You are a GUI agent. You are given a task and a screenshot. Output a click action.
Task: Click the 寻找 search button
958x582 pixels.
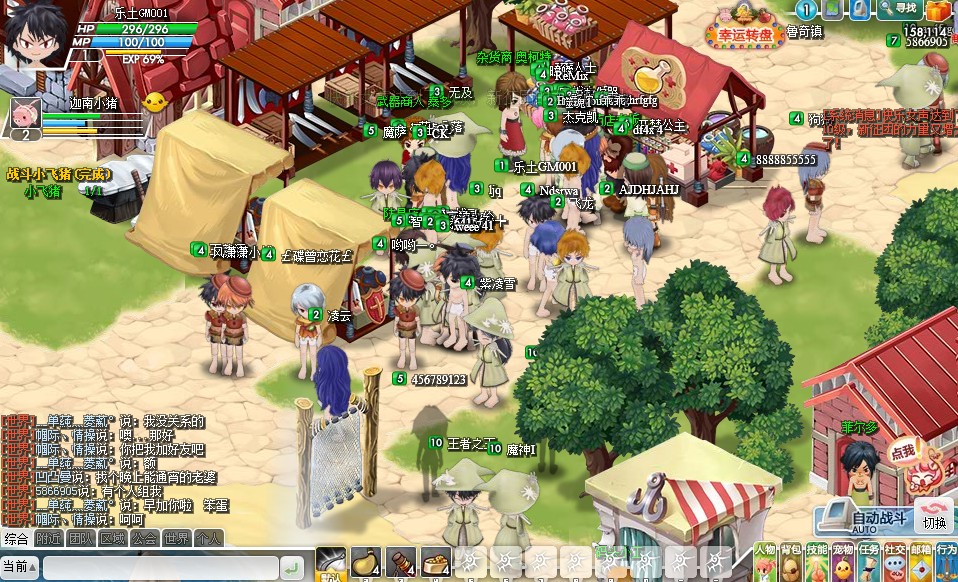tap(897, 9)
